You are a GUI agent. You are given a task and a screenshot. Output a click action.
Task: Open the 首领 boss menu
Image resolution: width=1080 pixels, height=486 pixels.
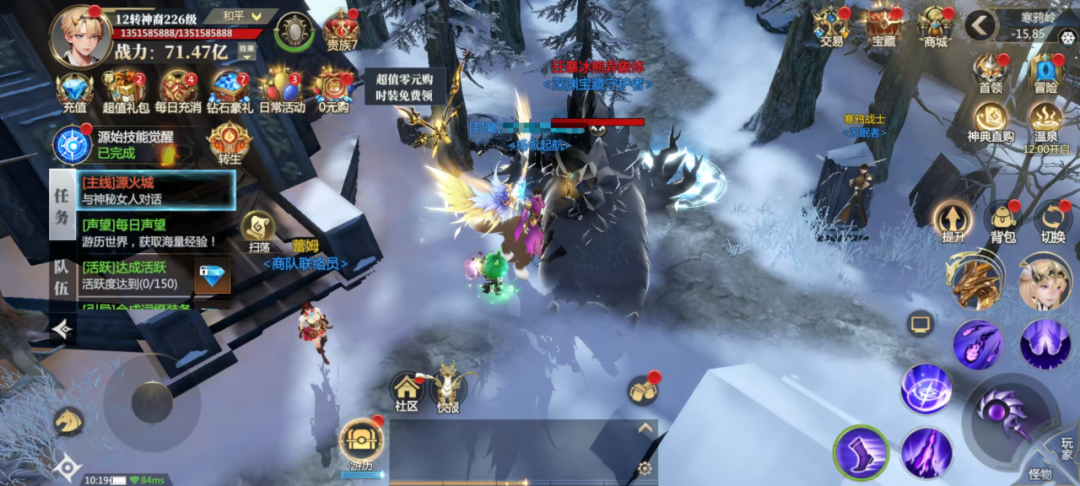tap(989, 73)
